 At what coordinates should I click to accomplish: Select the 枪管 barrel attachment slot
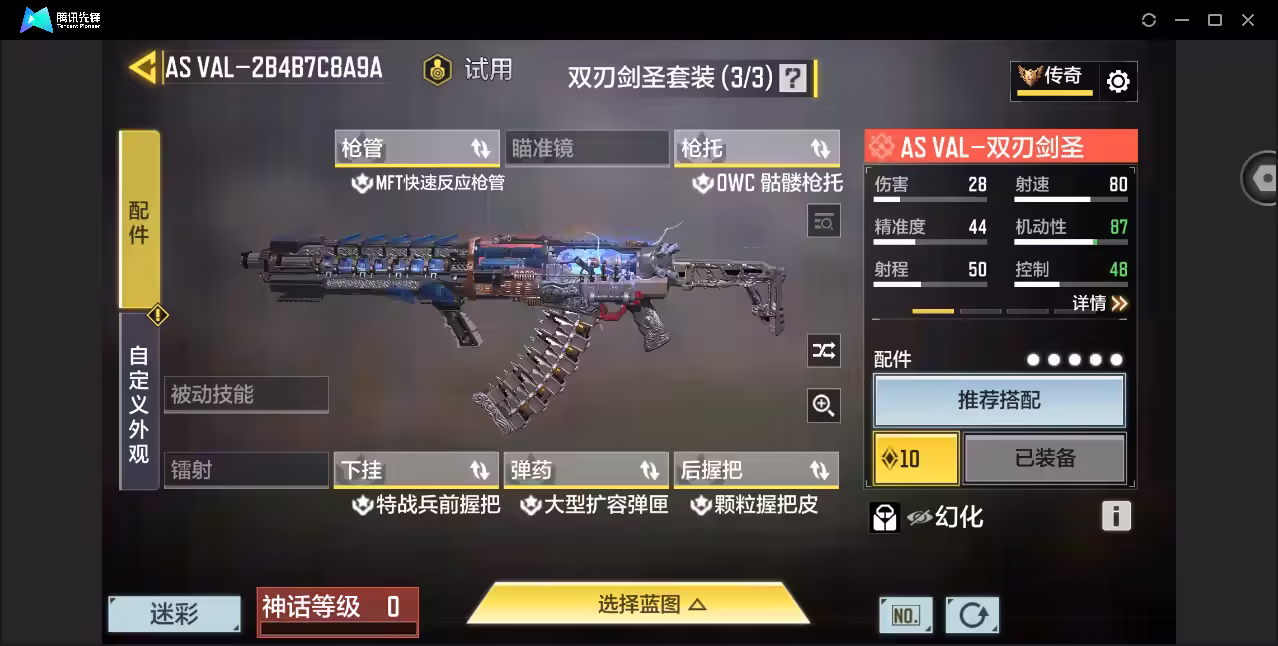pos(417,148)
